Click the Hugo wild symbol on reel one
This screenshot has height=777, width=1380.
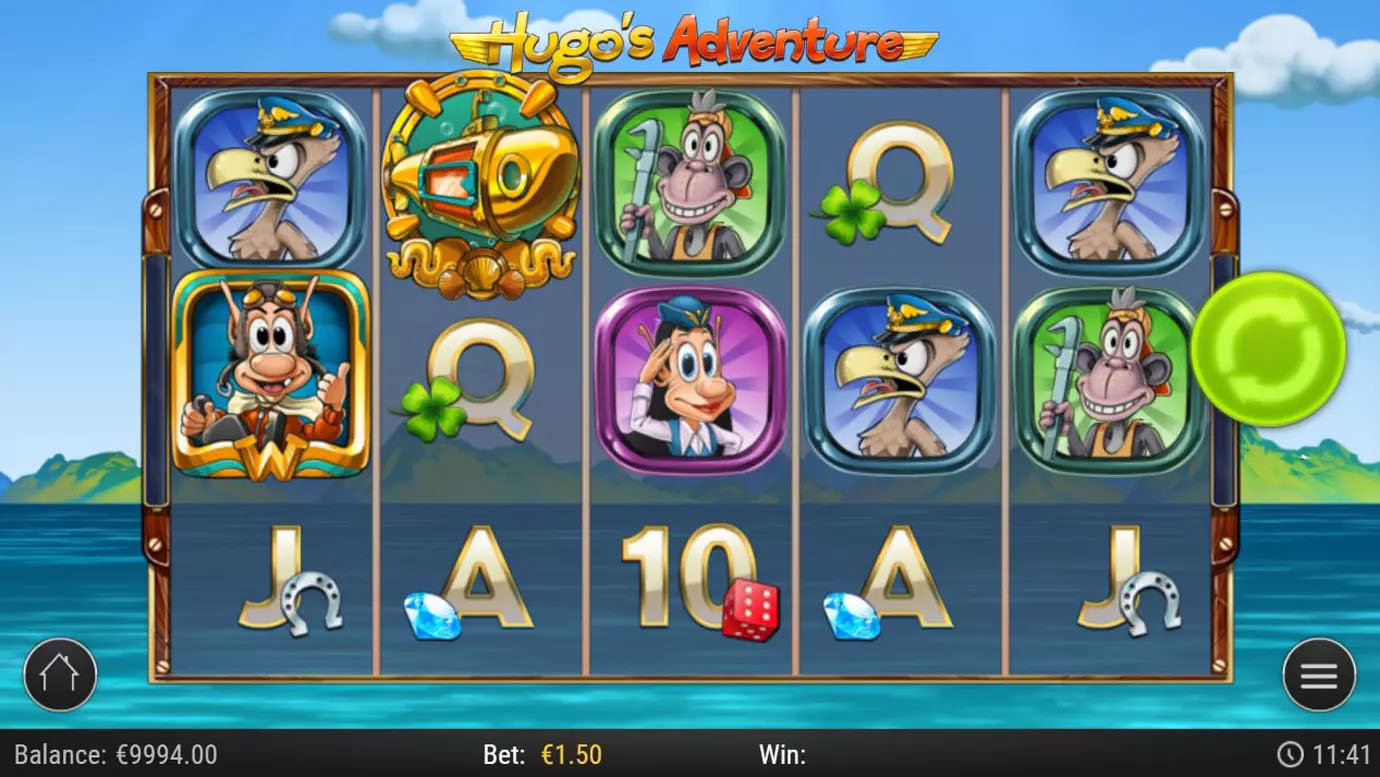[x=272, y=375]
